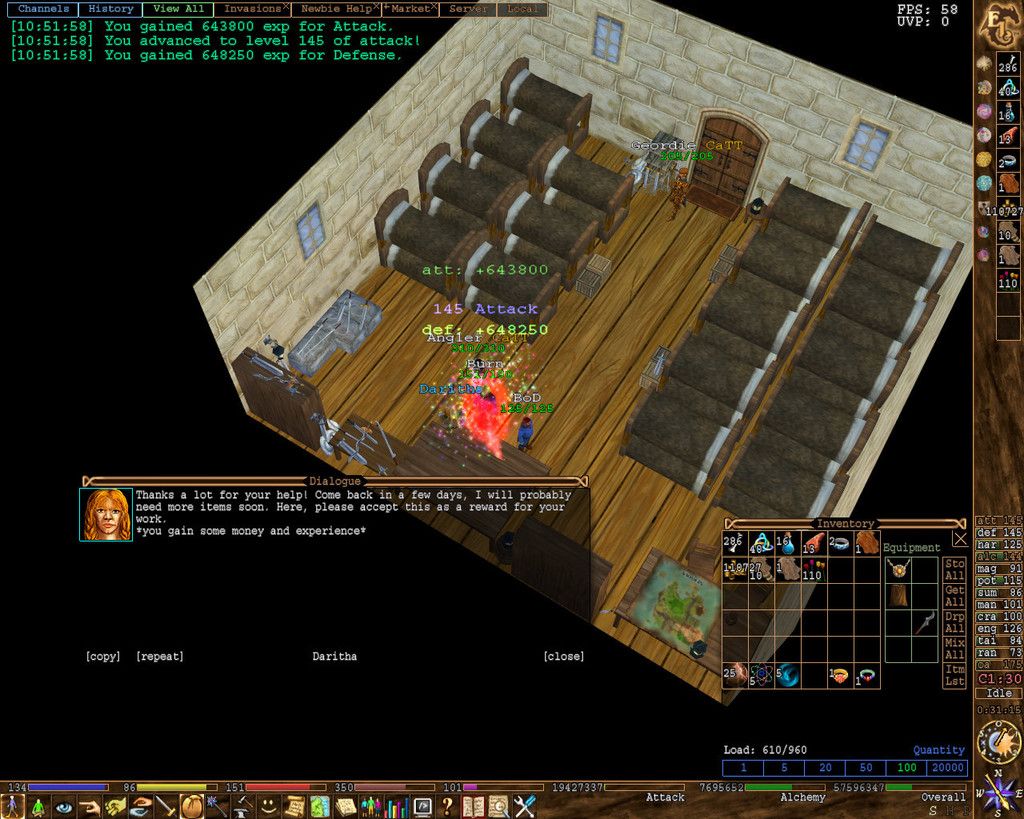
Task: Switch to the History chat tab
Action: 110,9
